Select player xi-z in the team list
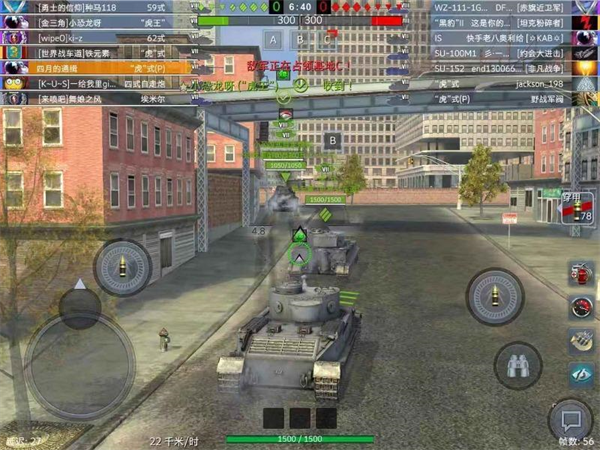This screenshot has width=600, height=450. 98,38
